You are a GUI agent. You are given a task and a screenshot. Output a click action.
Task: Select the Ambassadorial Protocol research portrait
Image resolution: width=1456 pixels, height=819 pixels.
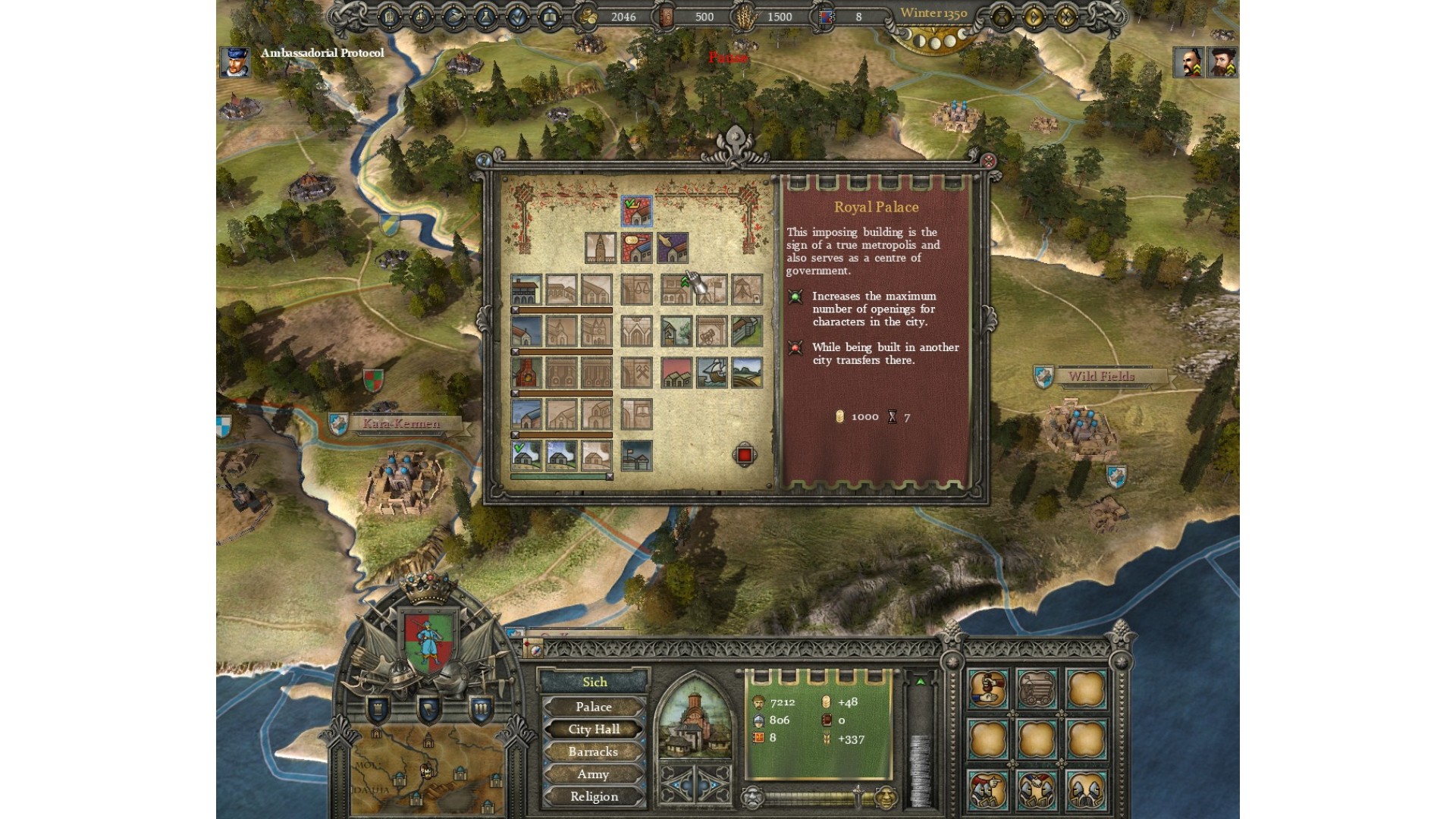point(234,61)
